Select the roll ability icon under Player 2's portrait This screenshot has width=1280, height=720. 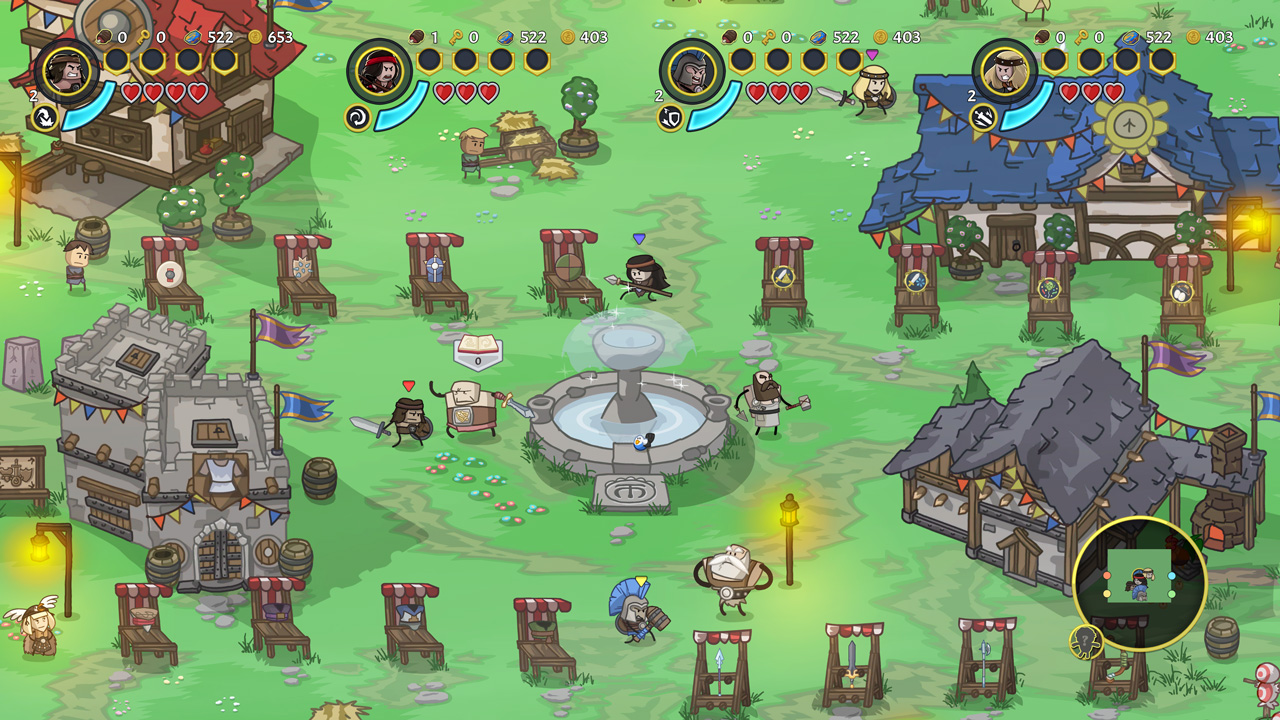click(357, 117)
